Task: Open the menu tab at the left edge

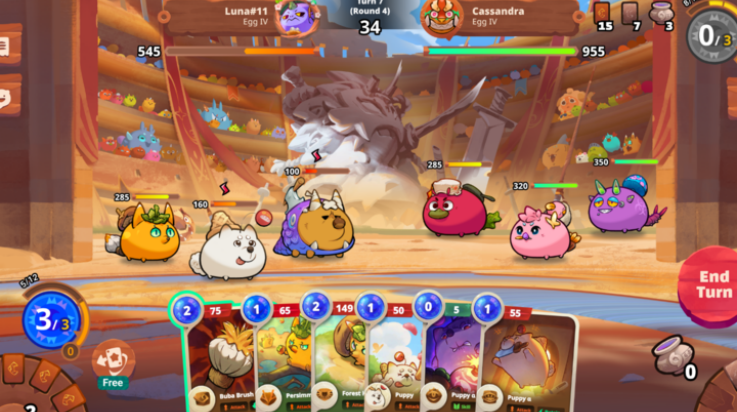Action: coord(8,46)
